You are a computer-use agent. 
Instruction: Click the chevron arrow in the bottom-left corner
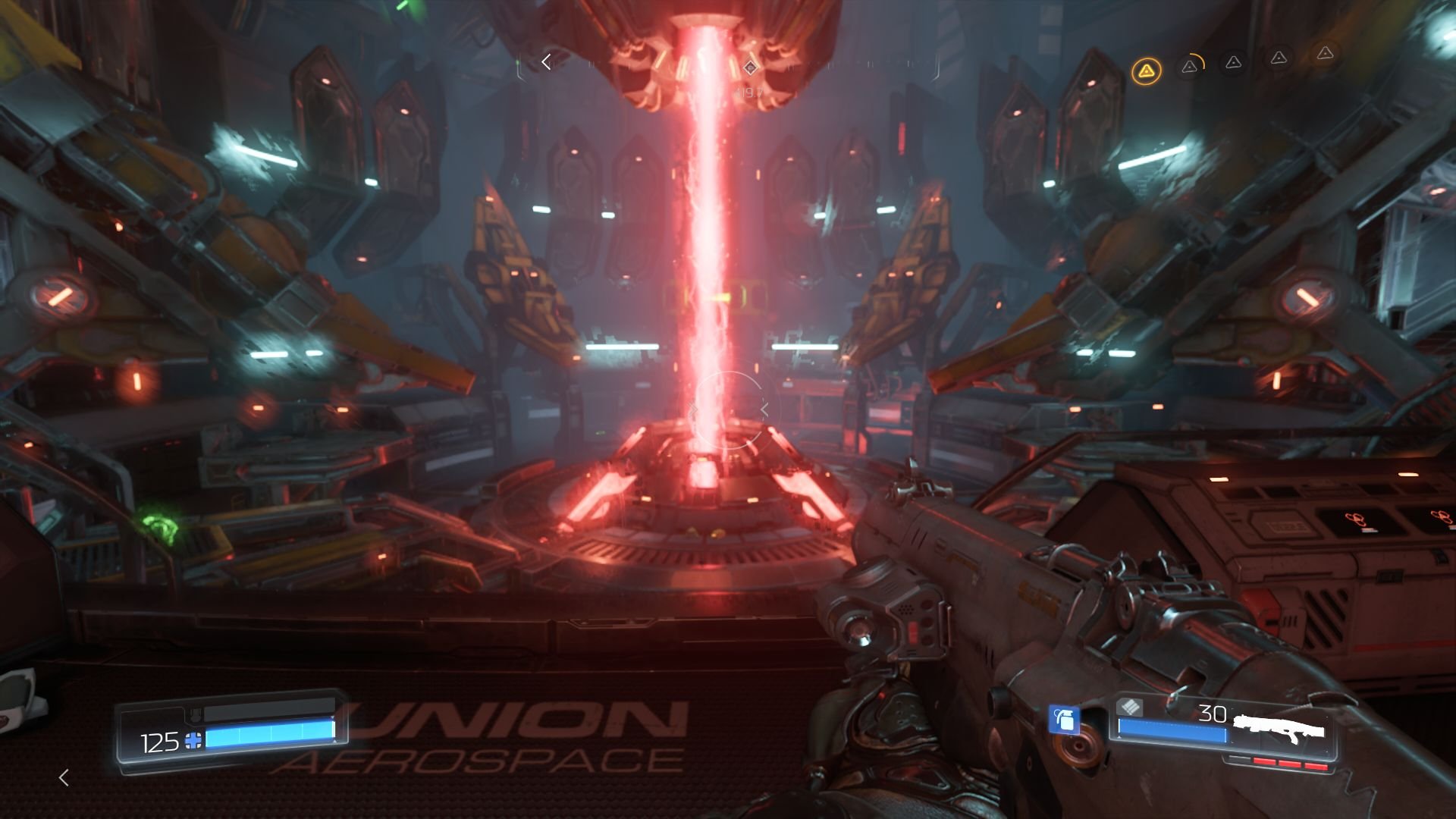(x=64, y=777)
